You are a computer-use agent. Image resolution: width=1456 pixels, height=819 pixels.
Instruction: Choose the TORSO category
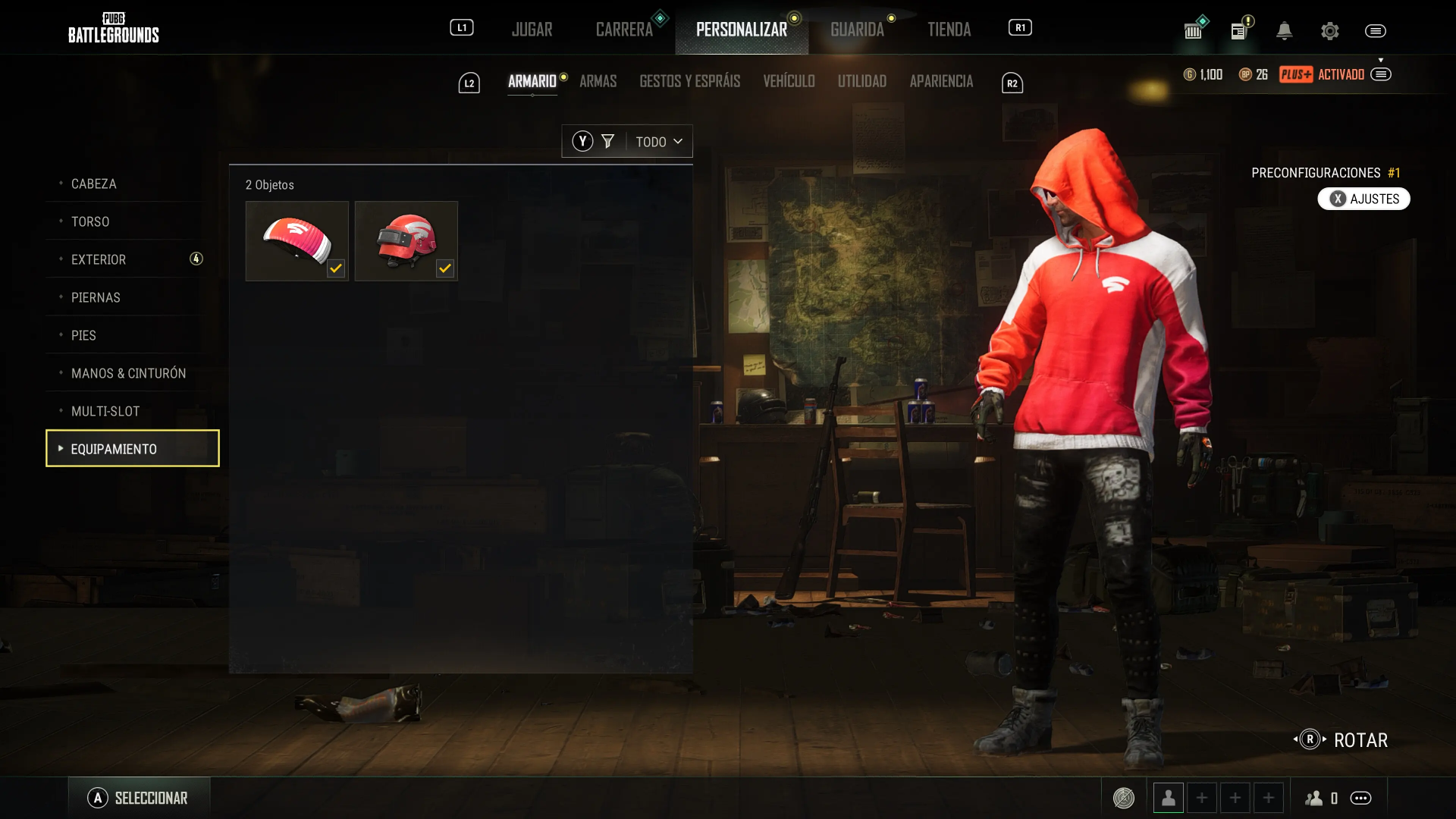pos(90,221)
